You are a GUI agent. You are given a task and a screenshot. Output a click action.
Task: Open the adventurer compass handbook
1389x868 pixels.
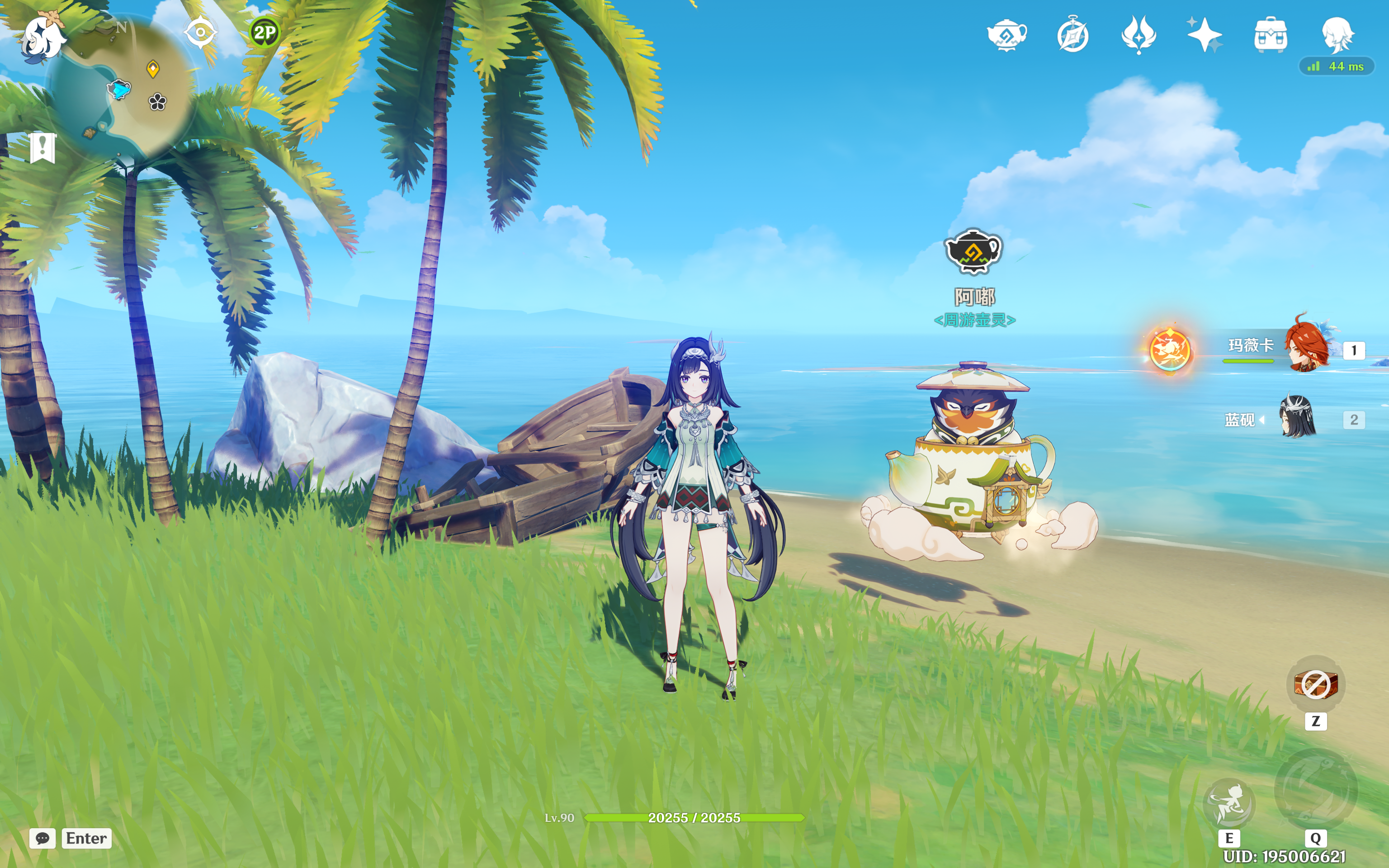[x=1072, y=36]
